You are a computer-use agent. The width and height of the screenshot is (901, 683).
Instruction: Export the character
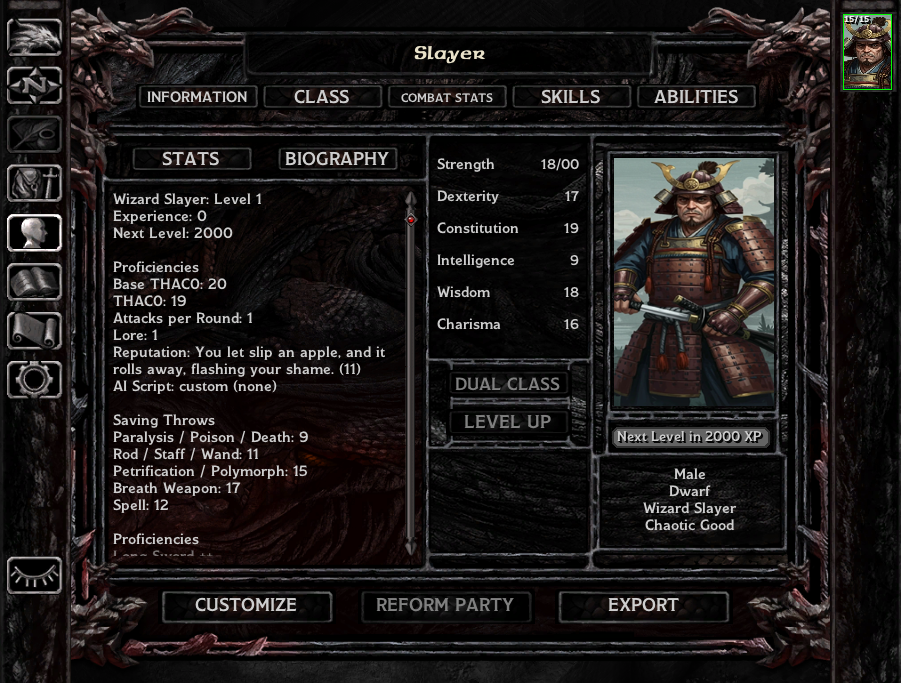tap(643, 605)
